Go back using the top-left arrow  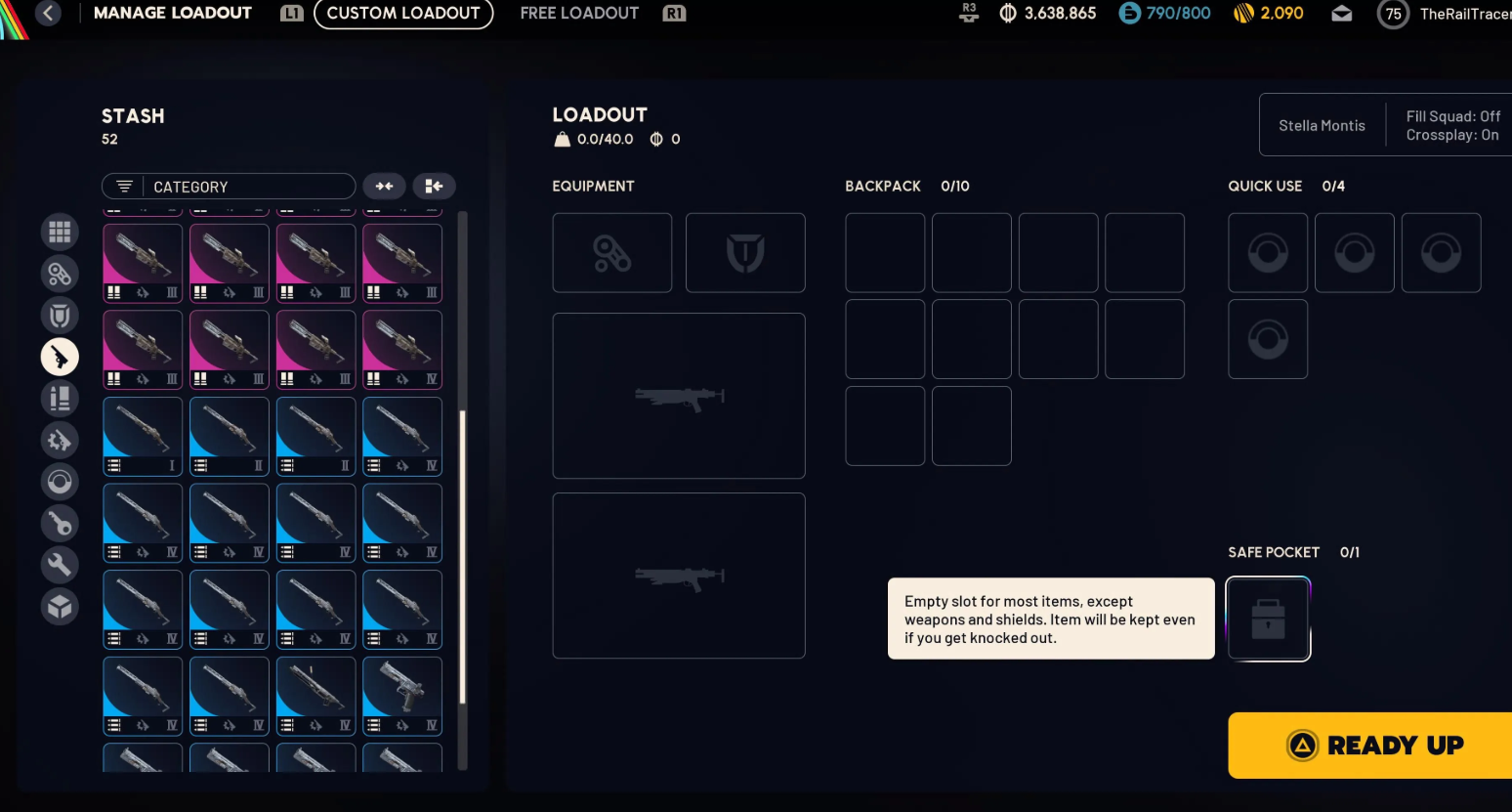point(48,14)
